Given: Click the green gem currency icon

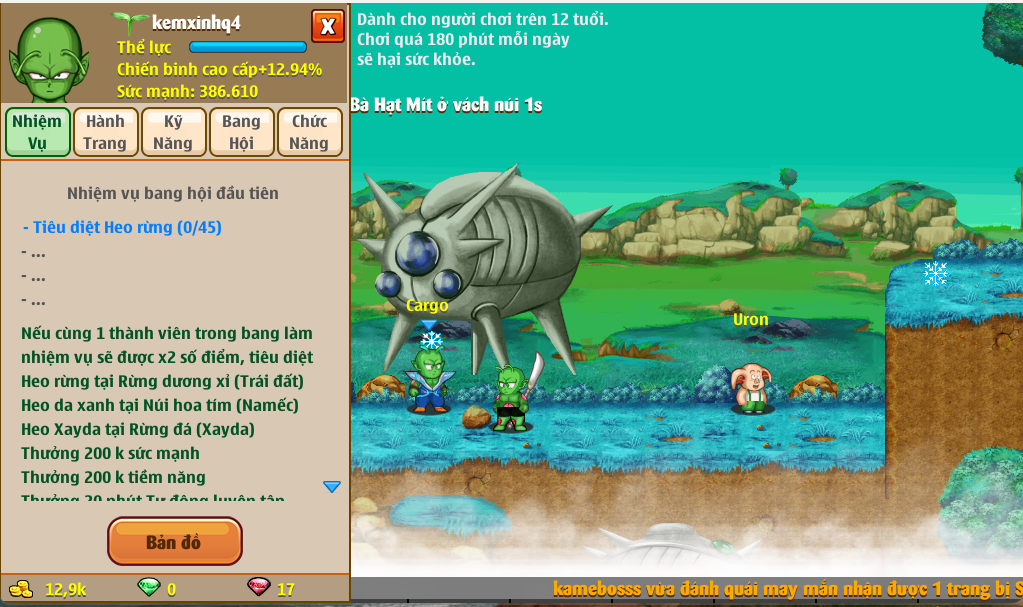Looking at the screenshot, I should tap(148, 588).
